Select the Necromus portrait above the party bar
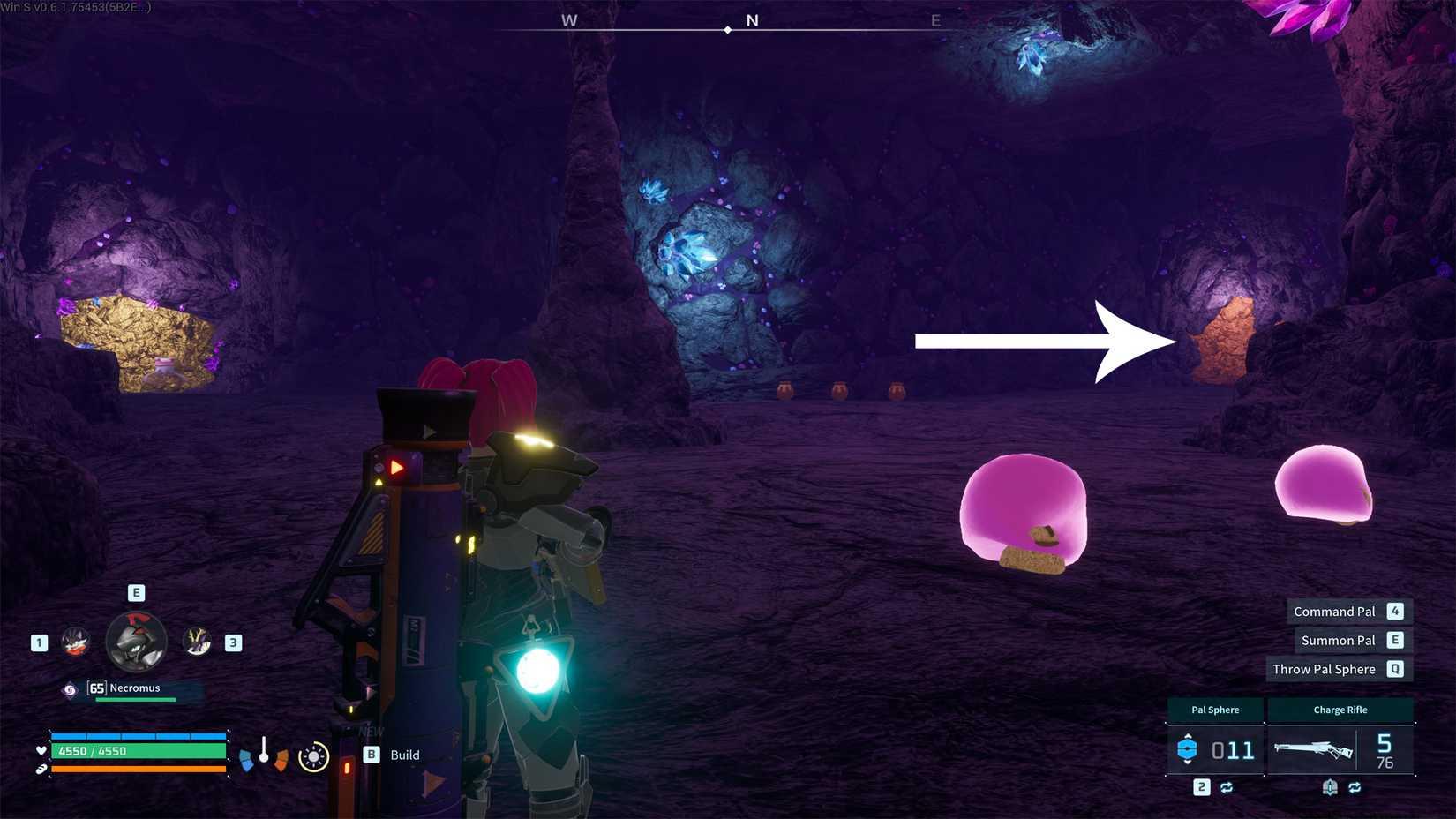This screenshot has width=1456, height=819. point(135,642)
